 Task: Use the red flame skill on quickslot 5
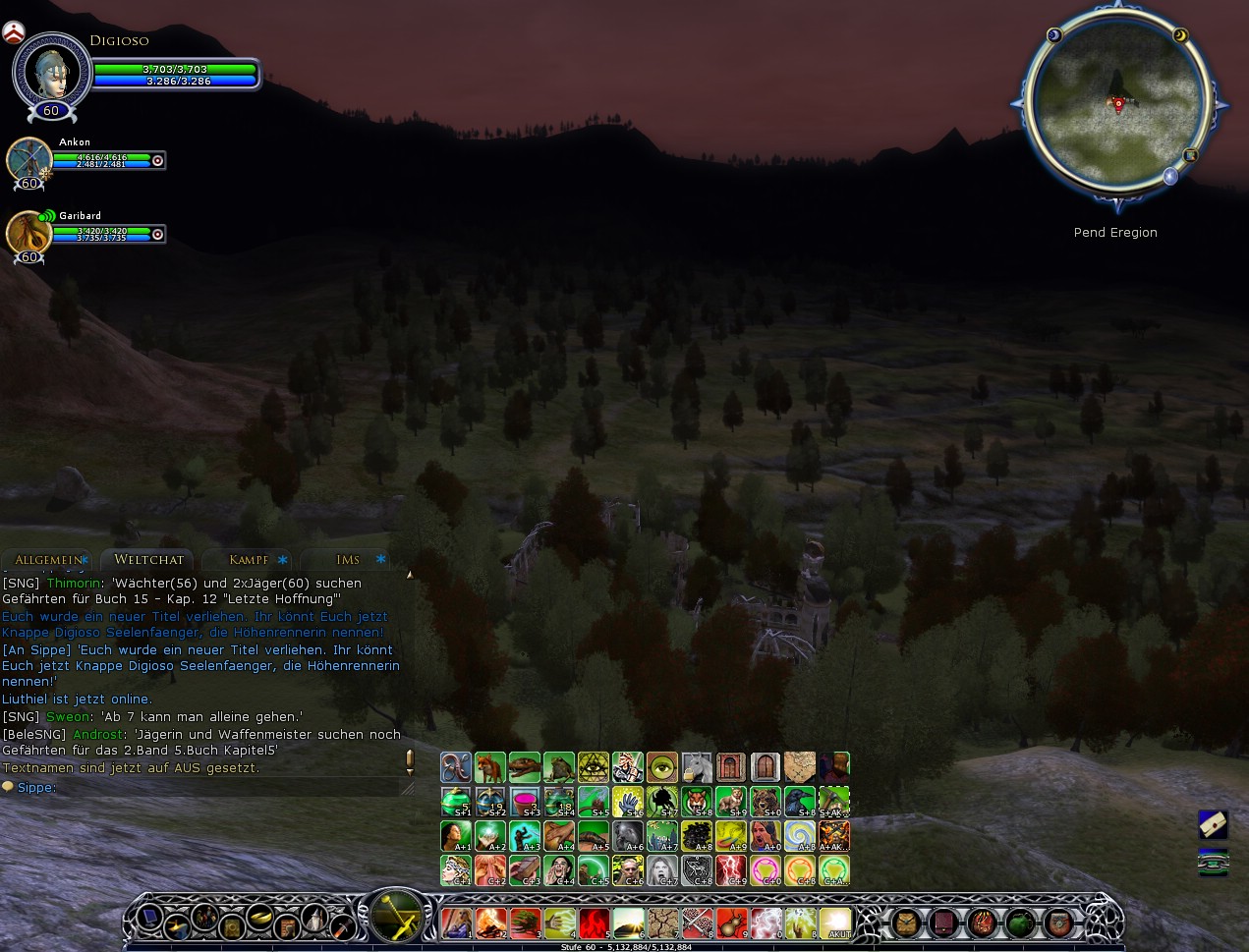(x=594, y=924)
